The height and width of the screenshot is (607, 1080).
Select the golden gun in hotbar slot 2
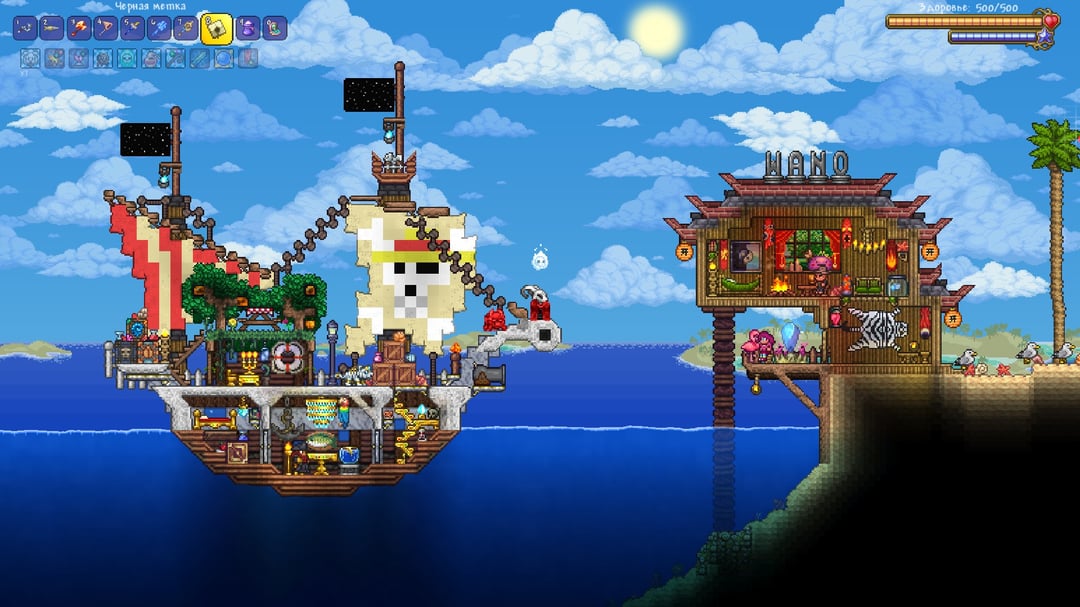coord(52,28)
